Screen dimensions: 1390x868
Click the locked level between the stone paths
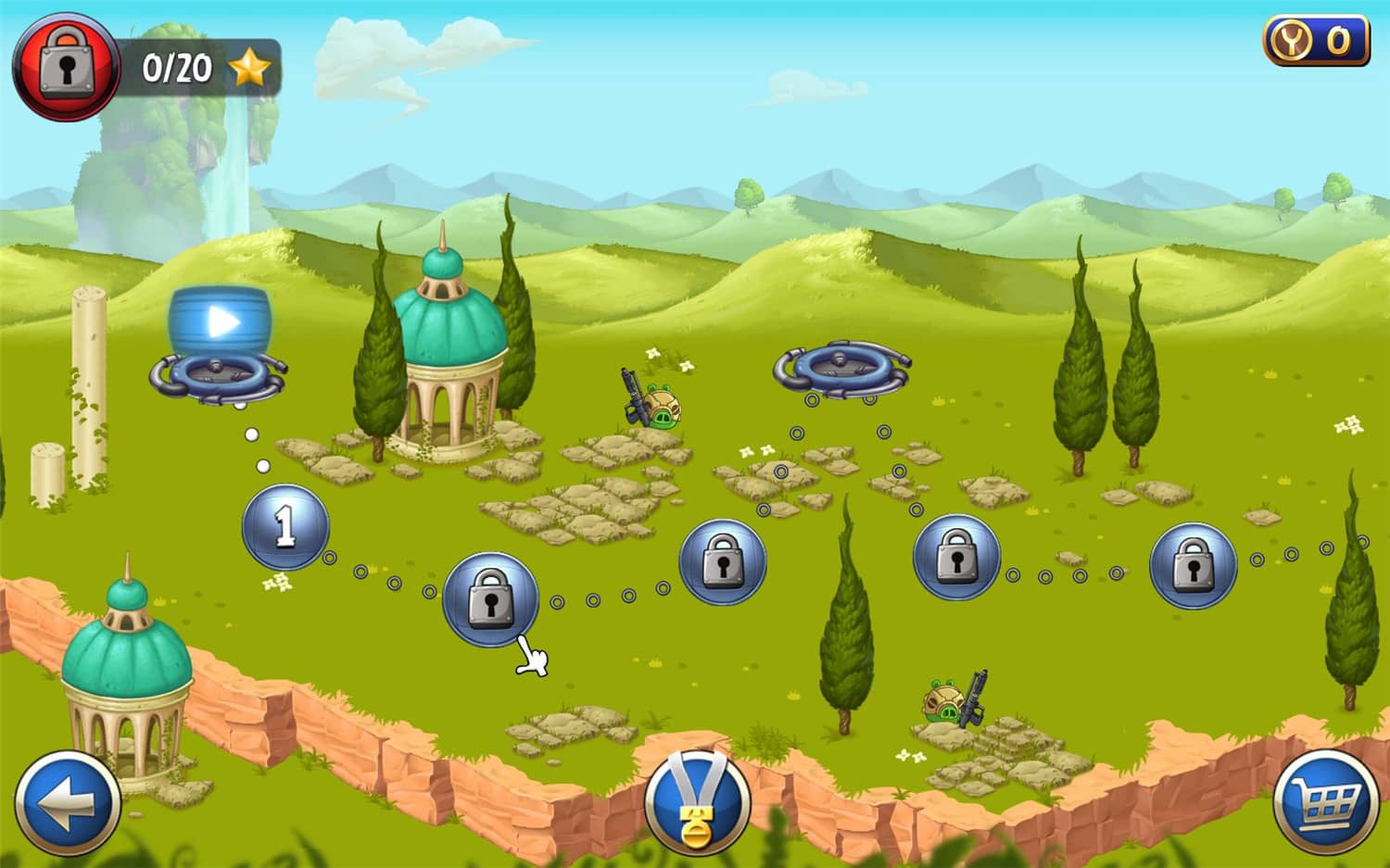(723, 560)
